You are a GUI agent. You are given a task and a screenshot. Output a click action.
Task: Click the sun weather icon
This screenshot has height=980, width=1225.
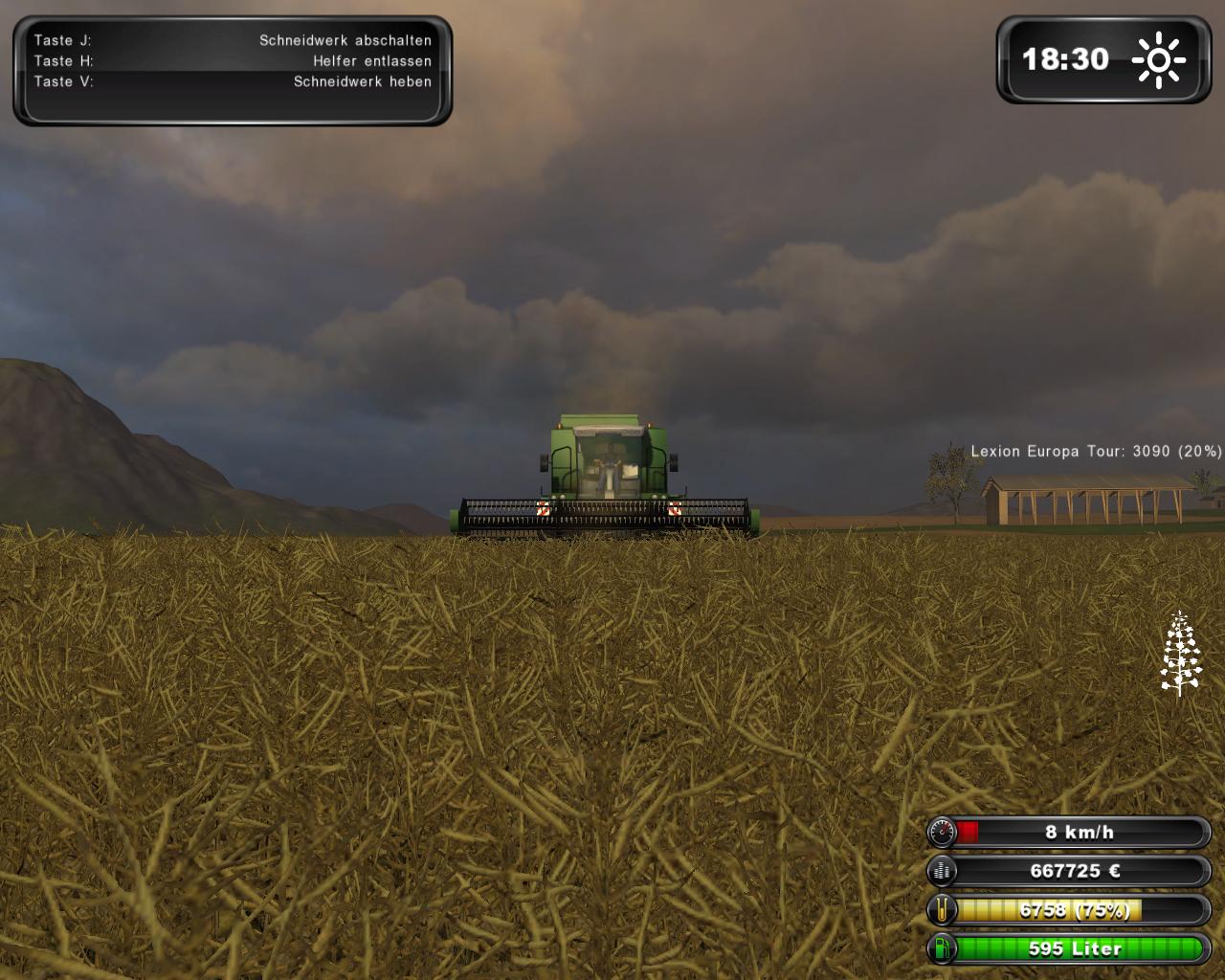[x=1158, y=60]
